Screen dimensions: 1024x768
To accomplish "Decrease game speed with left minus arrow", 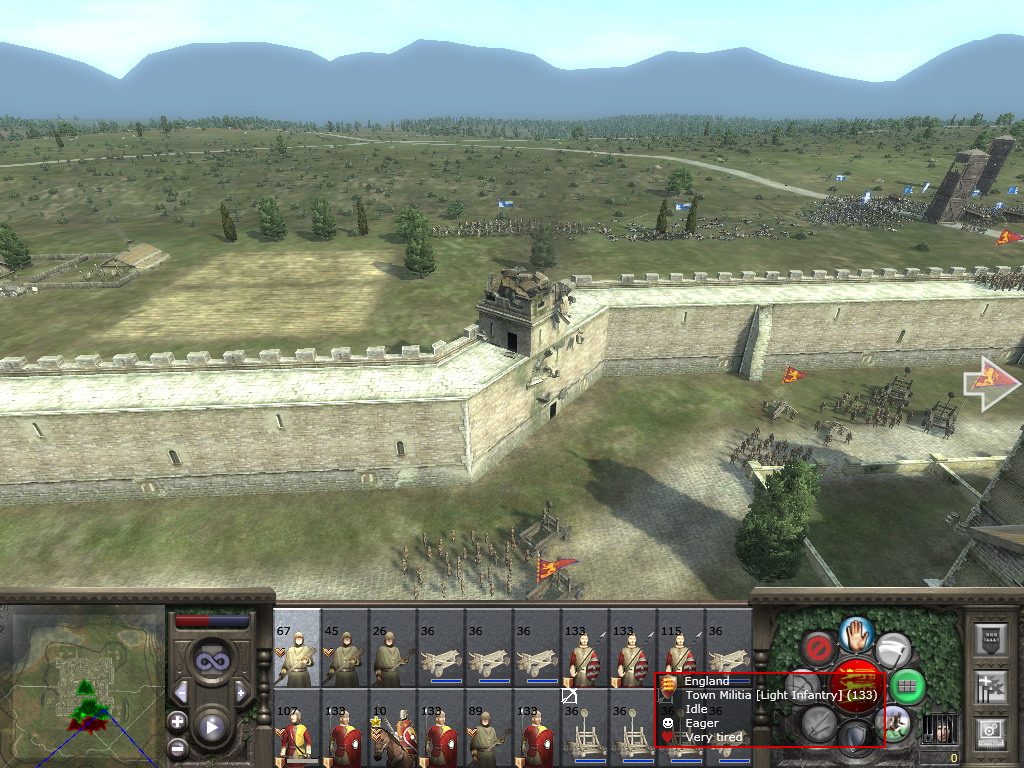I will tap(181, 692).
